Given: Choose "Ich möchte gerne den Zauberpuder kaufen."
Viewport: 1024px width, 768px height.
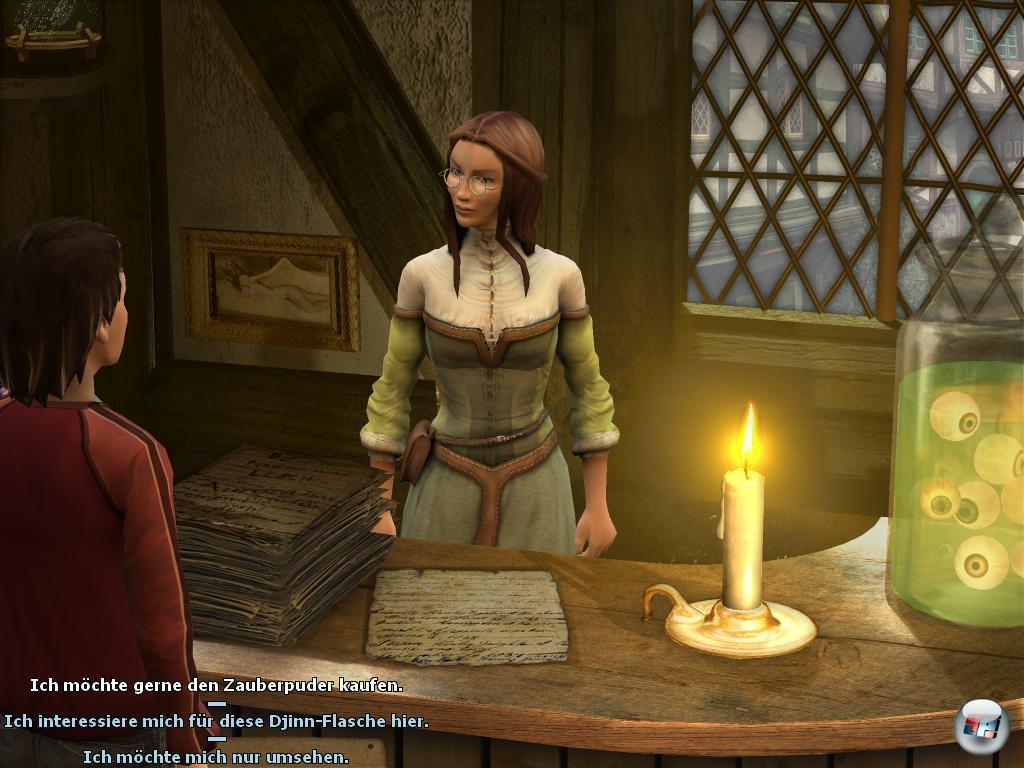Looking at the screenshot, I should tap(216, 686).
